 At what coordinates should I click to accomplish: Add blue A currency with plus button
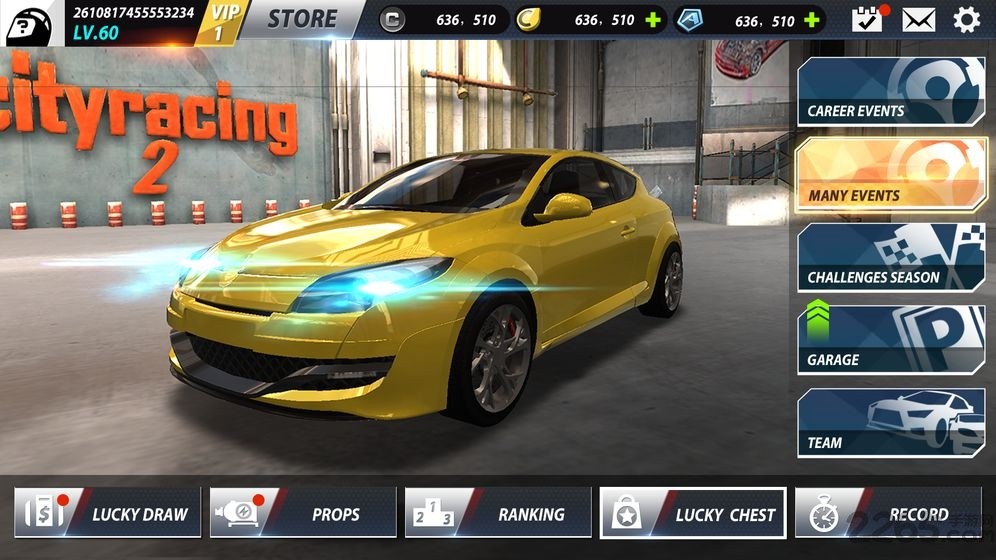pos(812,20)
